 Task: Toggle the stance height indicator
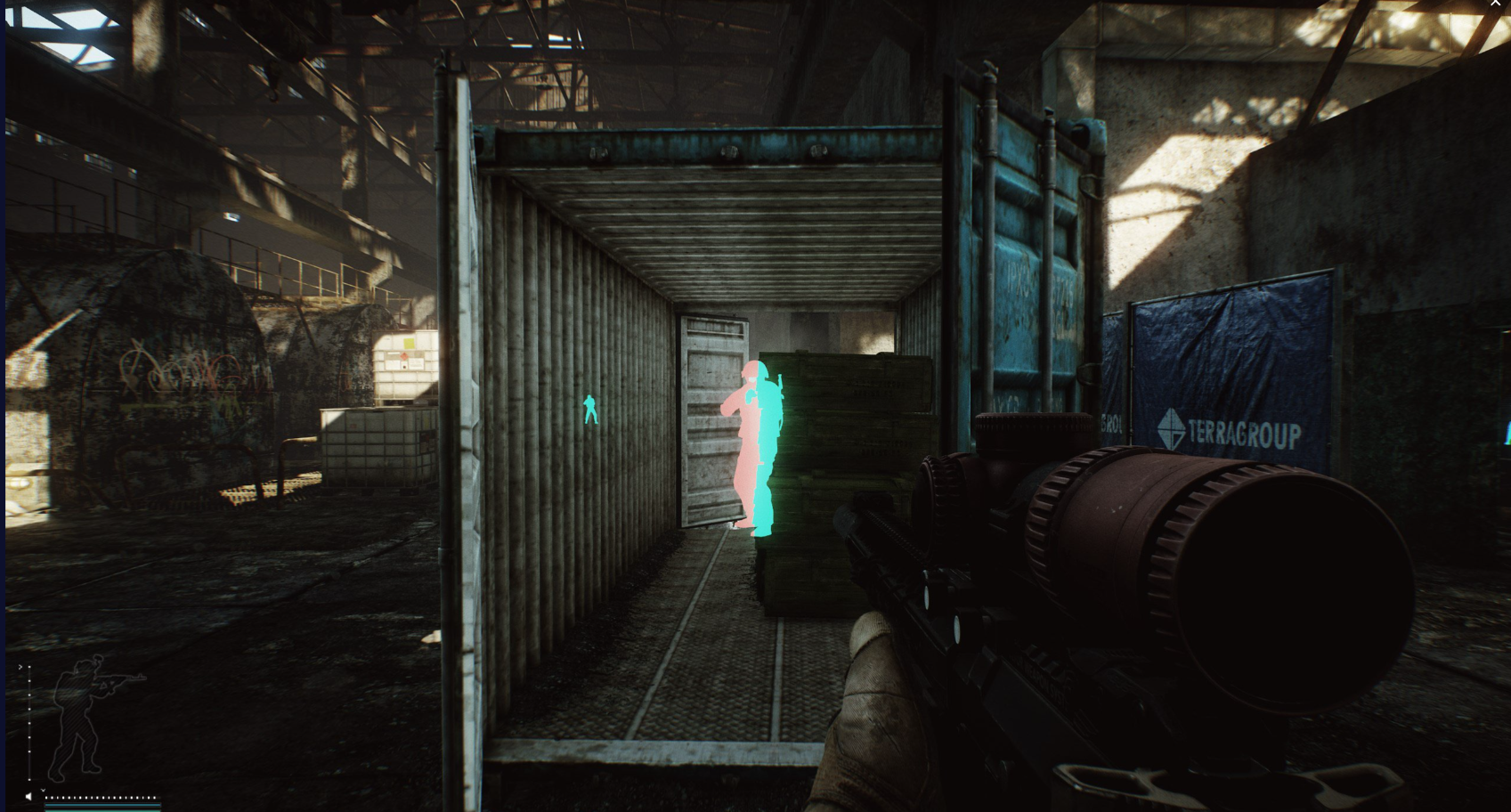[29, 723]
